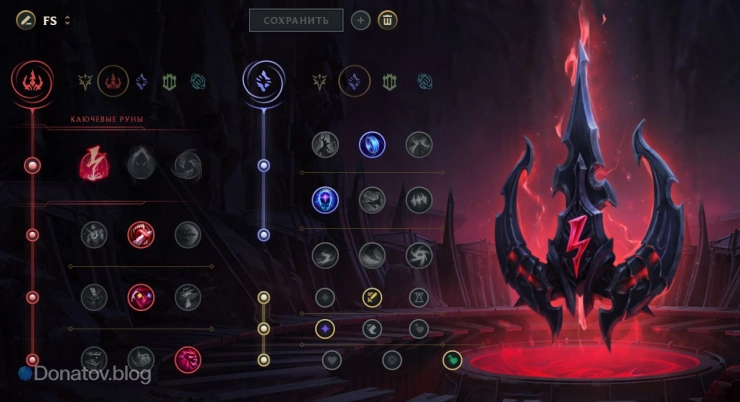Select the Transcendence rune
740x402 pixels.
click(325, 200)
